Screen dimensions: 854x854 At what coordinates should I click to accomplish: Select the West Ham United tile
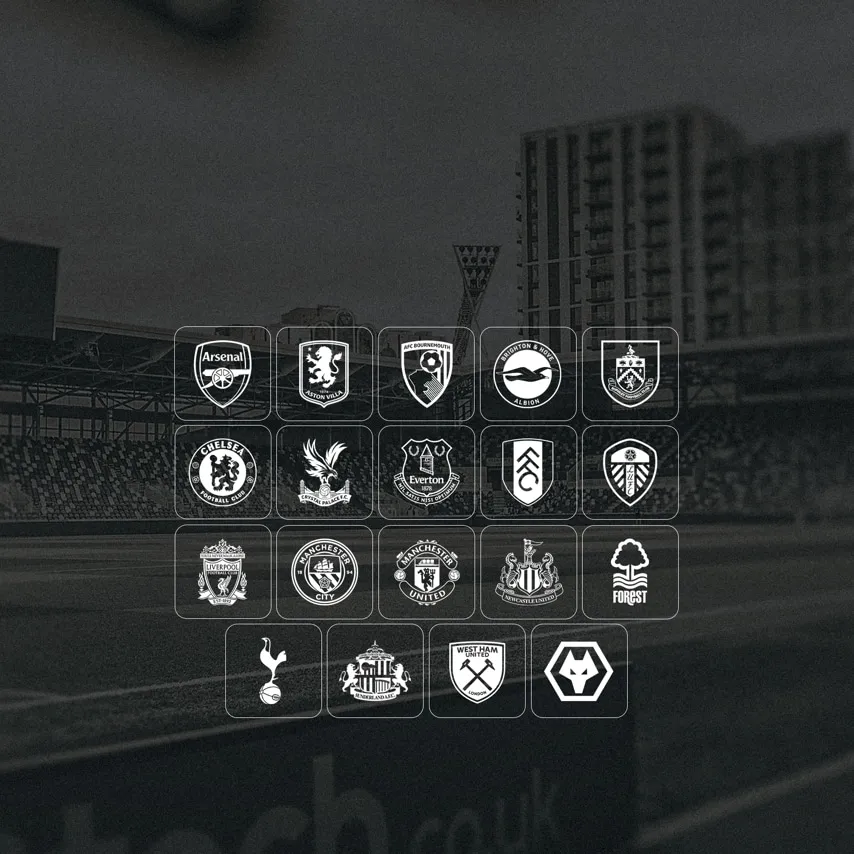coord(477,671)
